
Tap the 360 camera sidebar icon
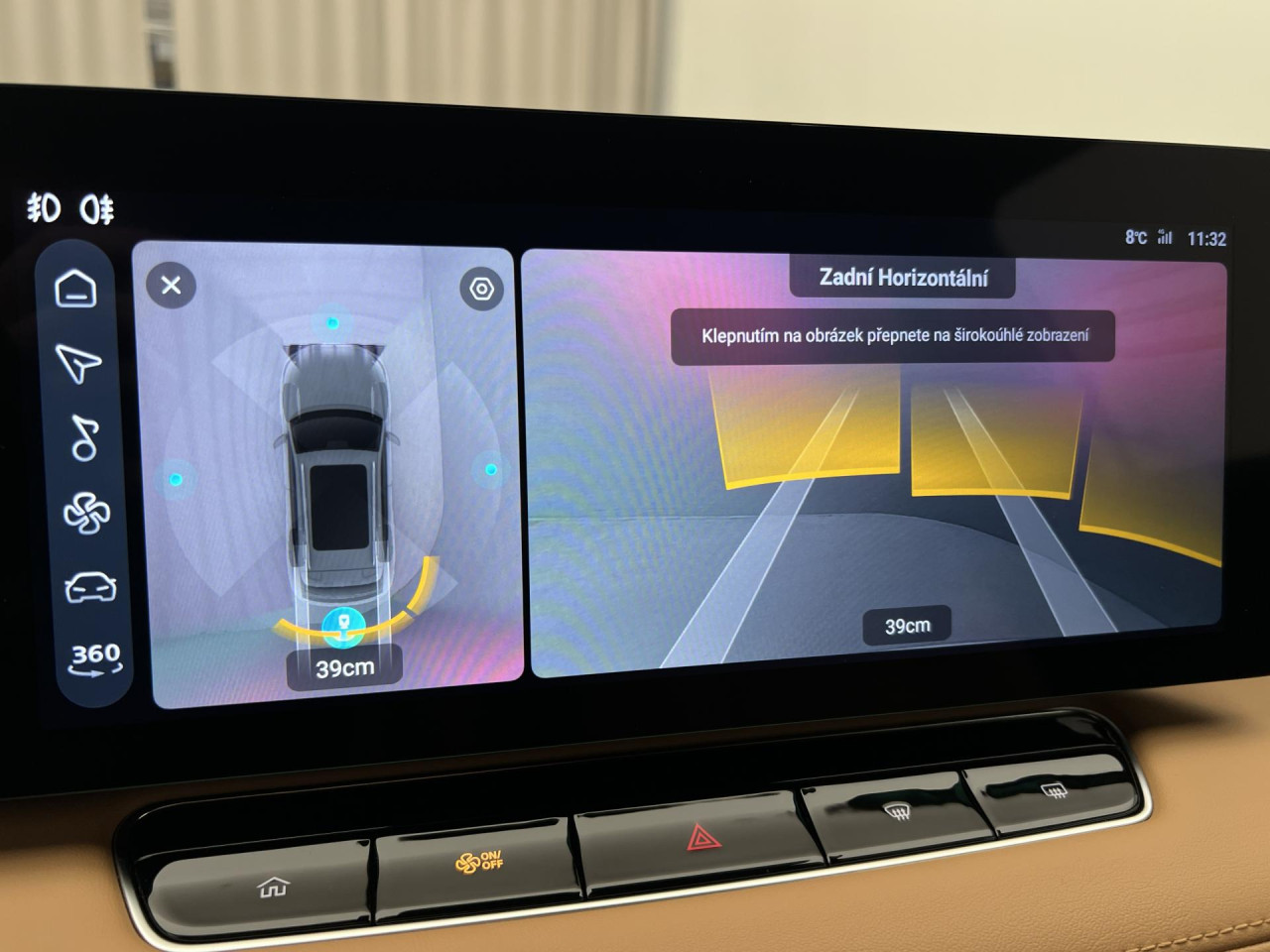pos(95,657)
